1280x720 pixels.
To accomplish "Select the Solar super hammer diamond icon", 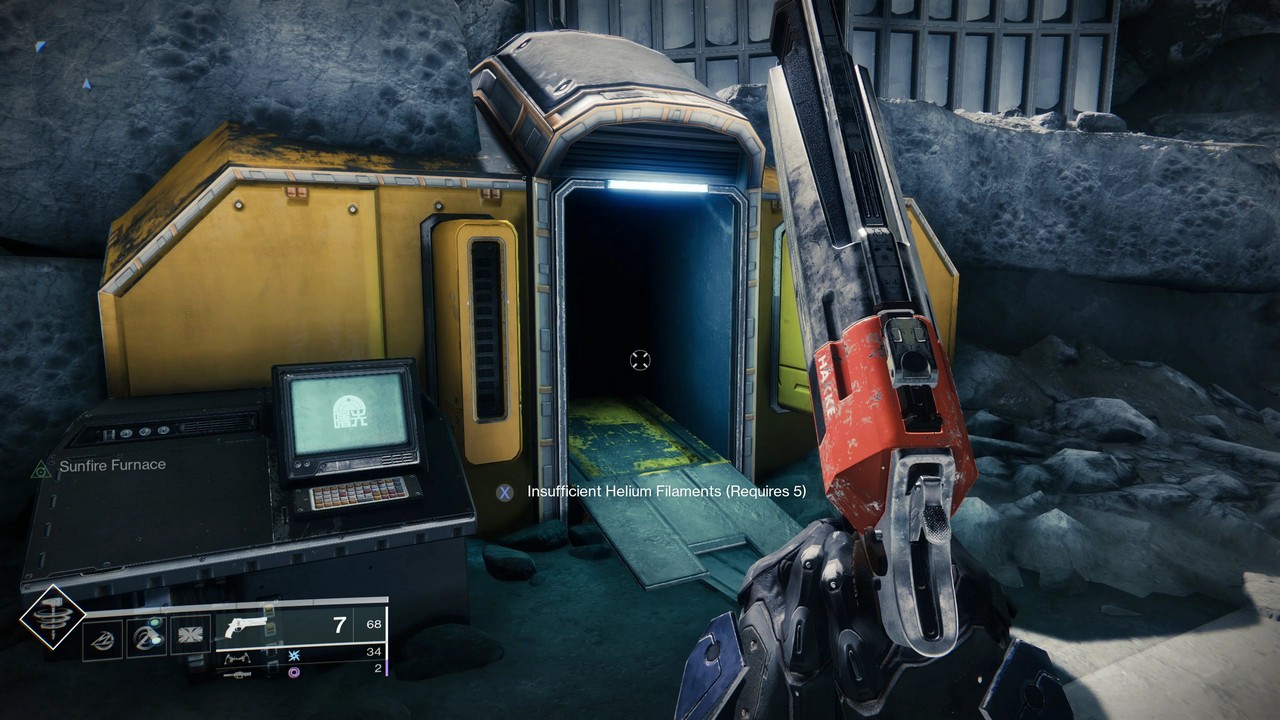I will (52, 618).
